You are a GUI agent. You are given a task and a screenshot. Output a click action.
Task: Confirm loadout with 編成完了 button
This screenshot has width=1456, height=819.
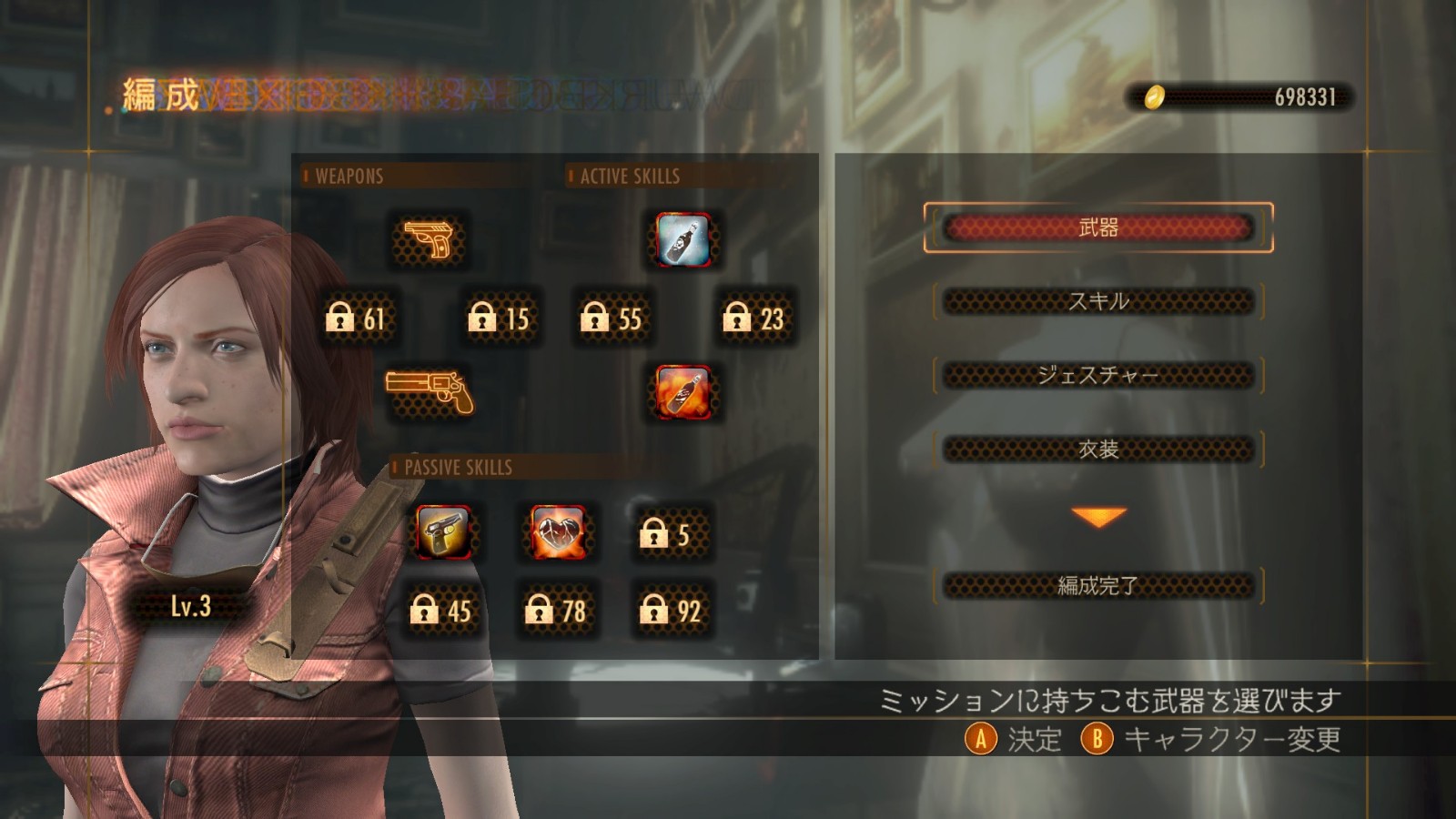[x=1097, y=585]
